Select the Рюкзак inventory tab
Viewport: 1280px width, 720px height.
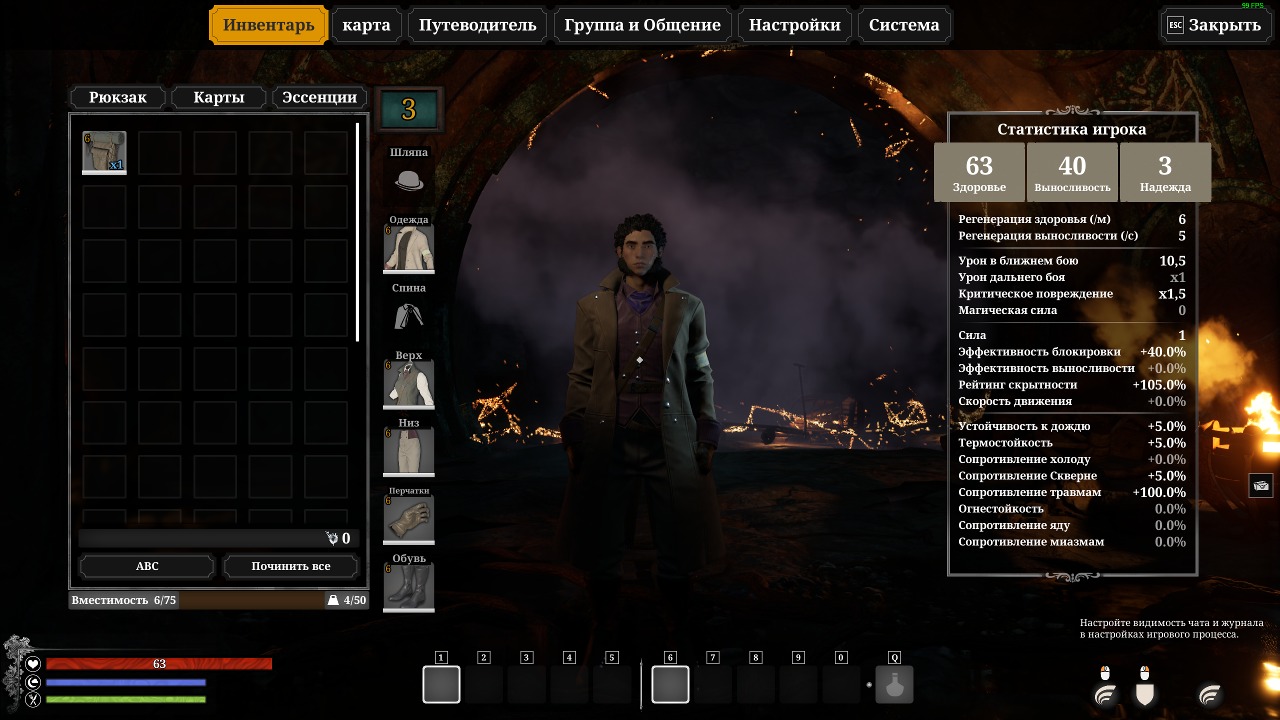118,97
